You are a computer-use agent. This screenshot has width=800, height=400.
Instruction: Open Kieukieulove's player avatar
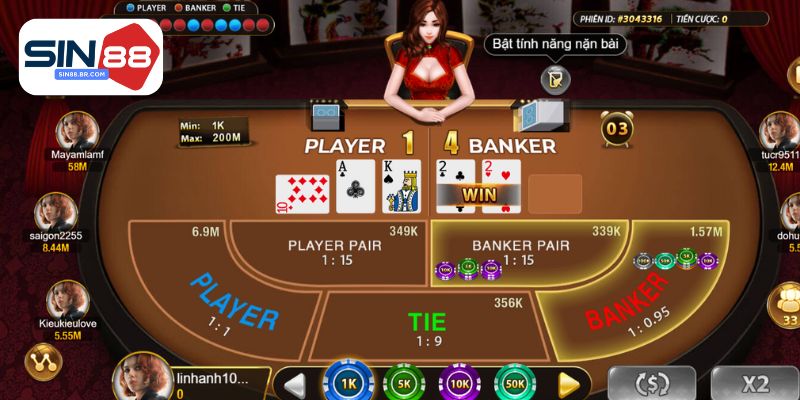click(x=67, y=300)
